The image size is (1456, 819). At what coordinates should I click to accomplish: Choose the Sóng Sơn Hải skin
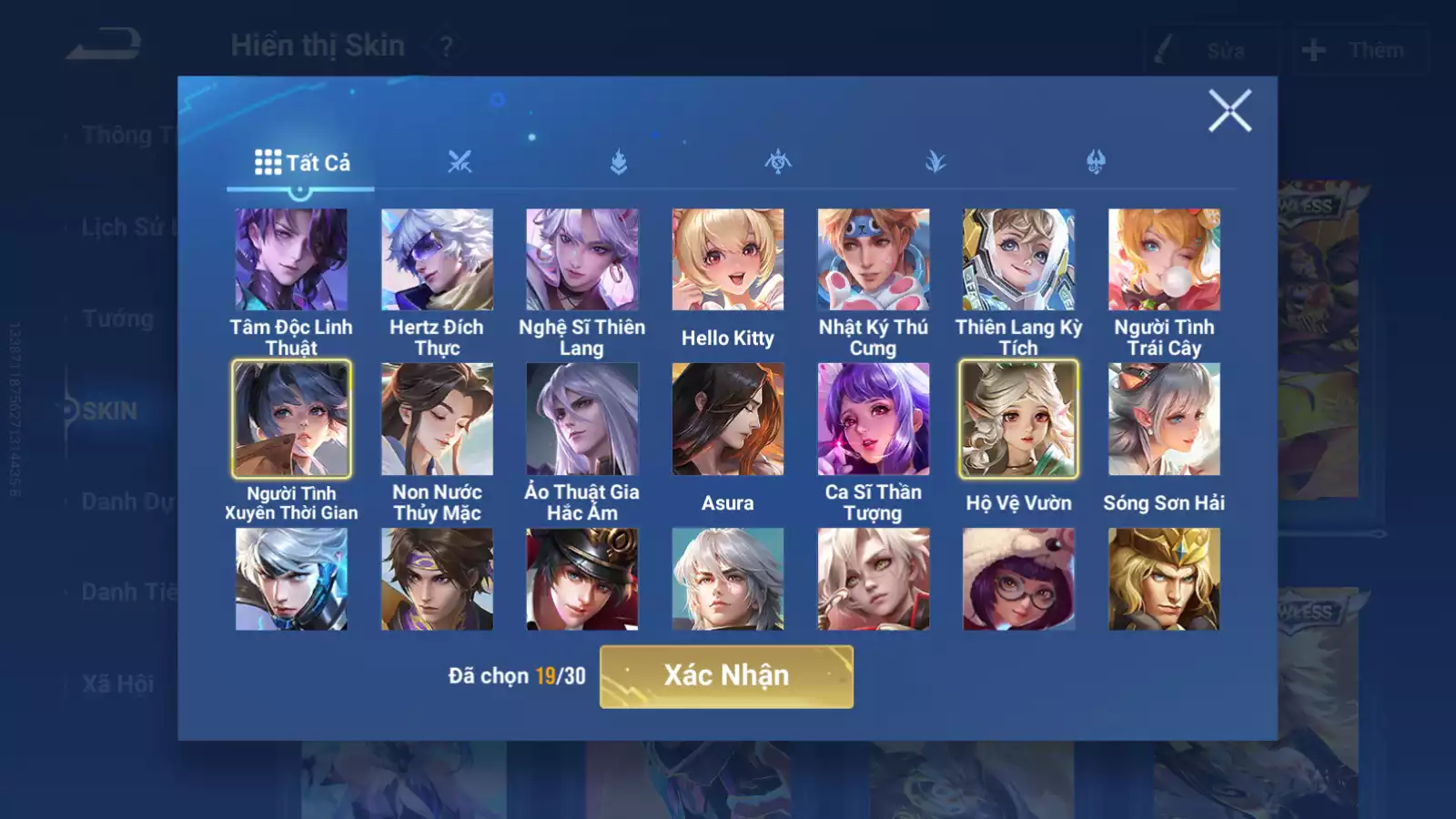[x=1164, y=420]
